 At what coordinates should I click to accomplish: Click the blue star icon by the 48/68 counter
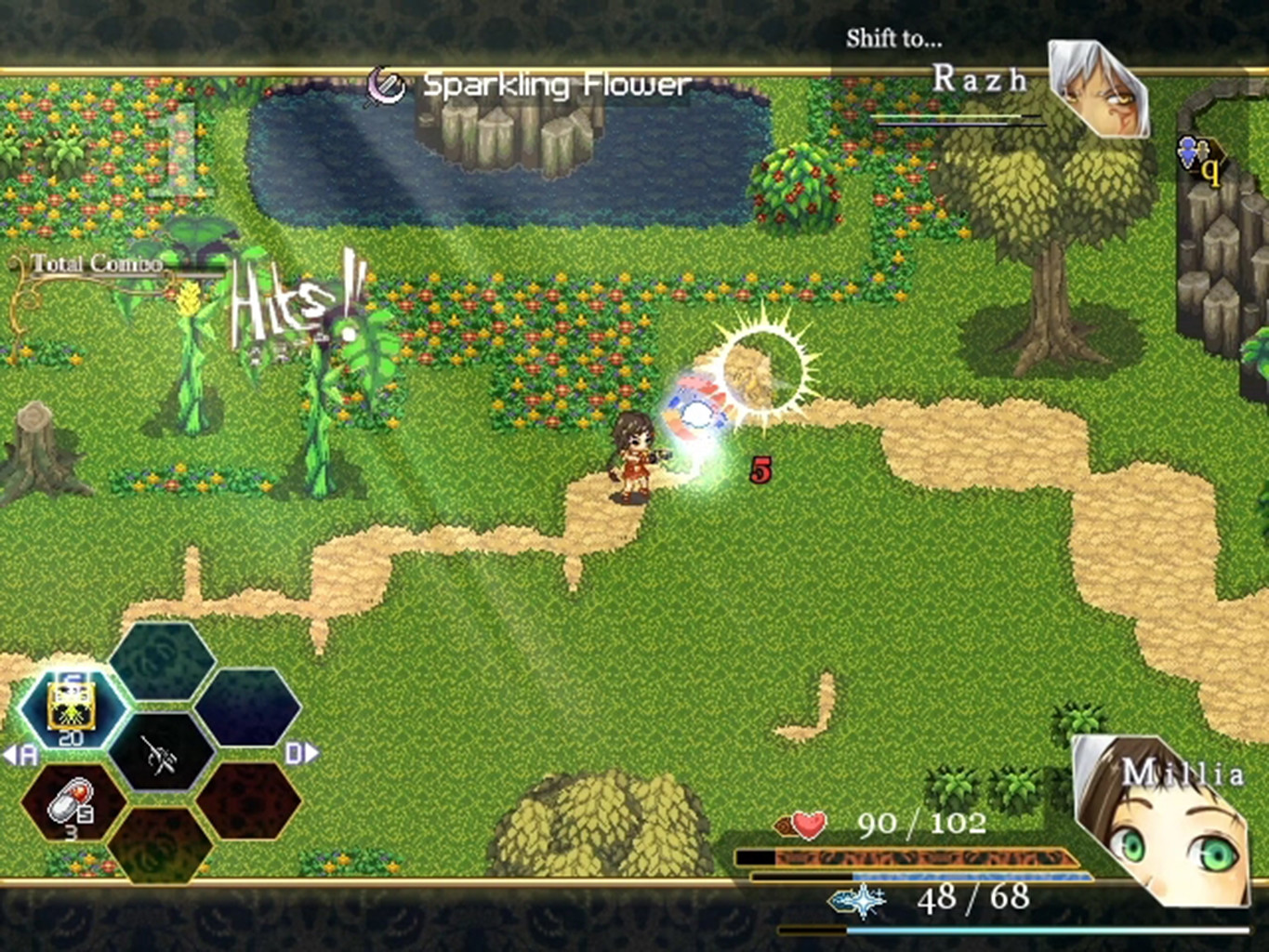(x=856, y=900)
